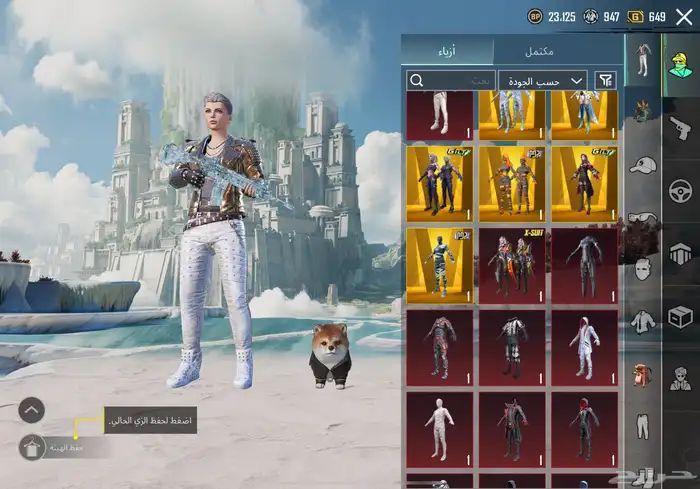The height and width of the screenshot is (489, 700).
Task: Click the outfit search field
Action: pos(449,80)
